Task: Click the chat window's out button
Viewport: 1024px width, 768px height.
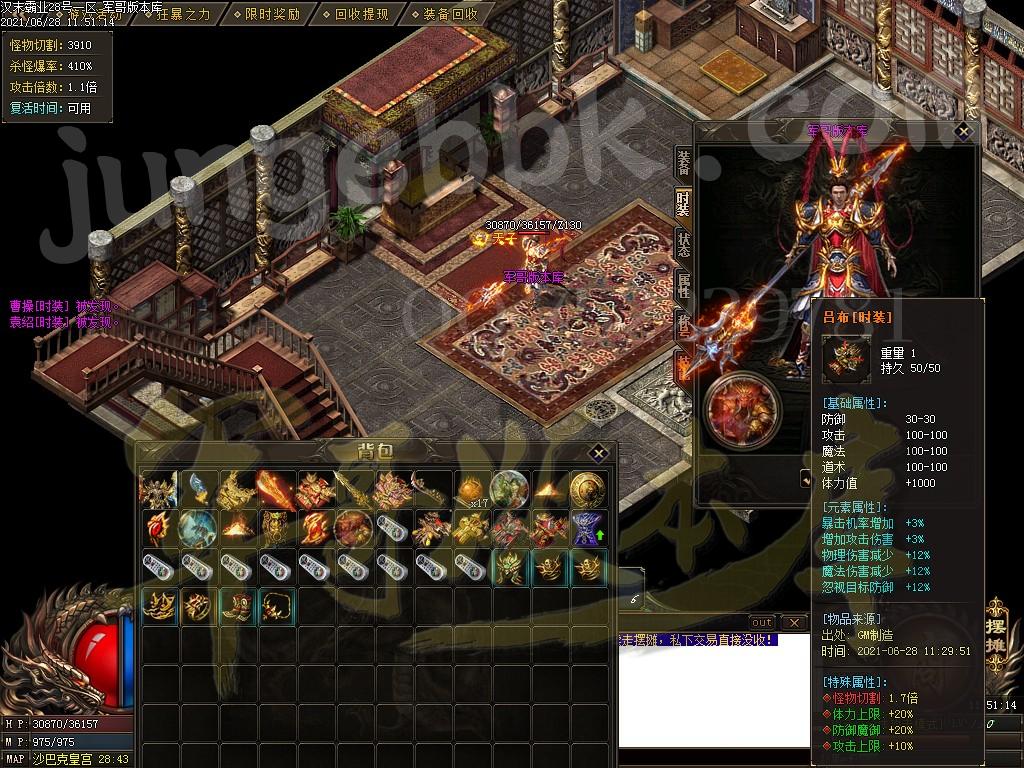Action: click(762, 623)
